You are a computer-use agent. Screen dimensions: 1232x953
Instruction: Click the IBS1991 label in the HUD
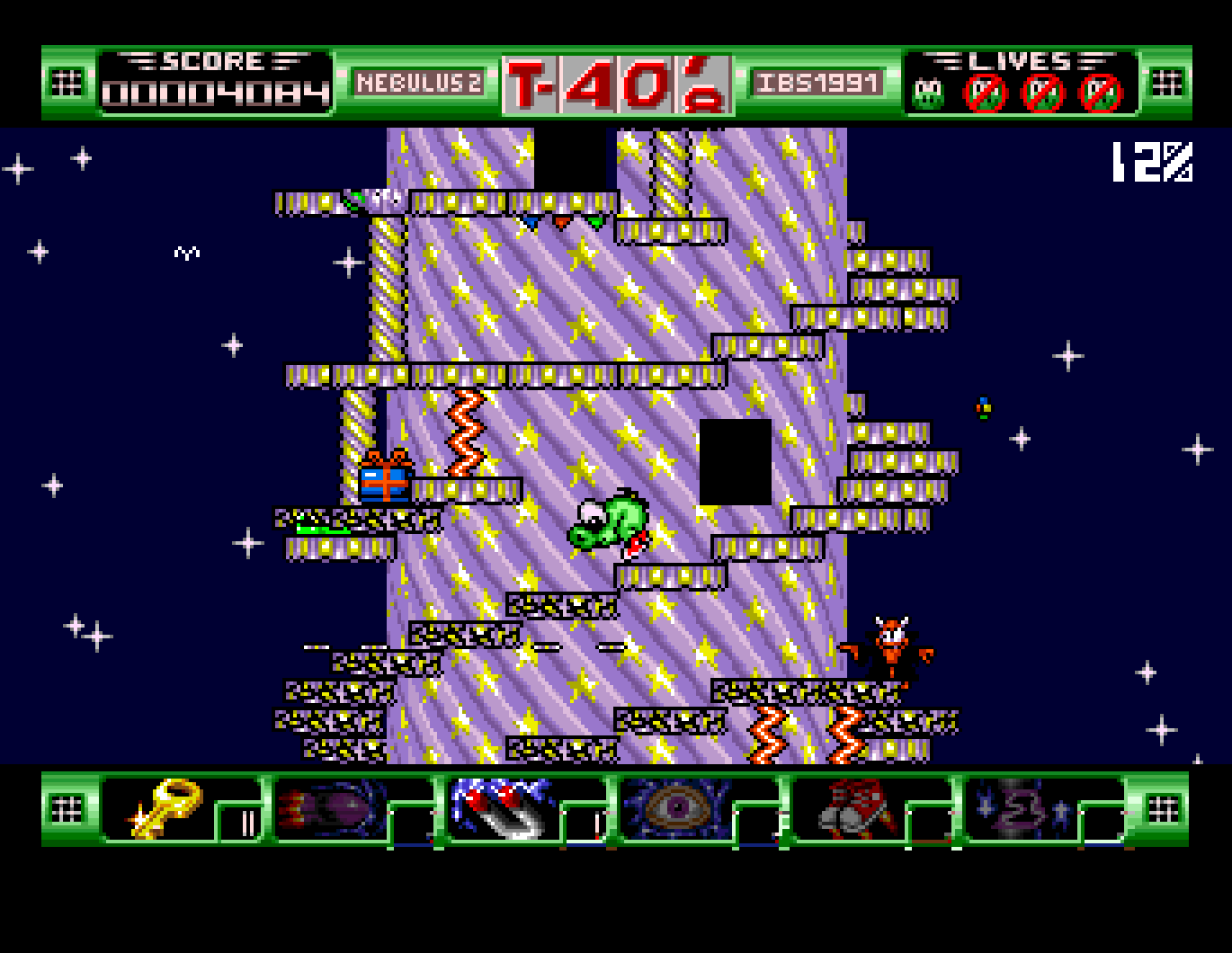(x=817, y=83)
